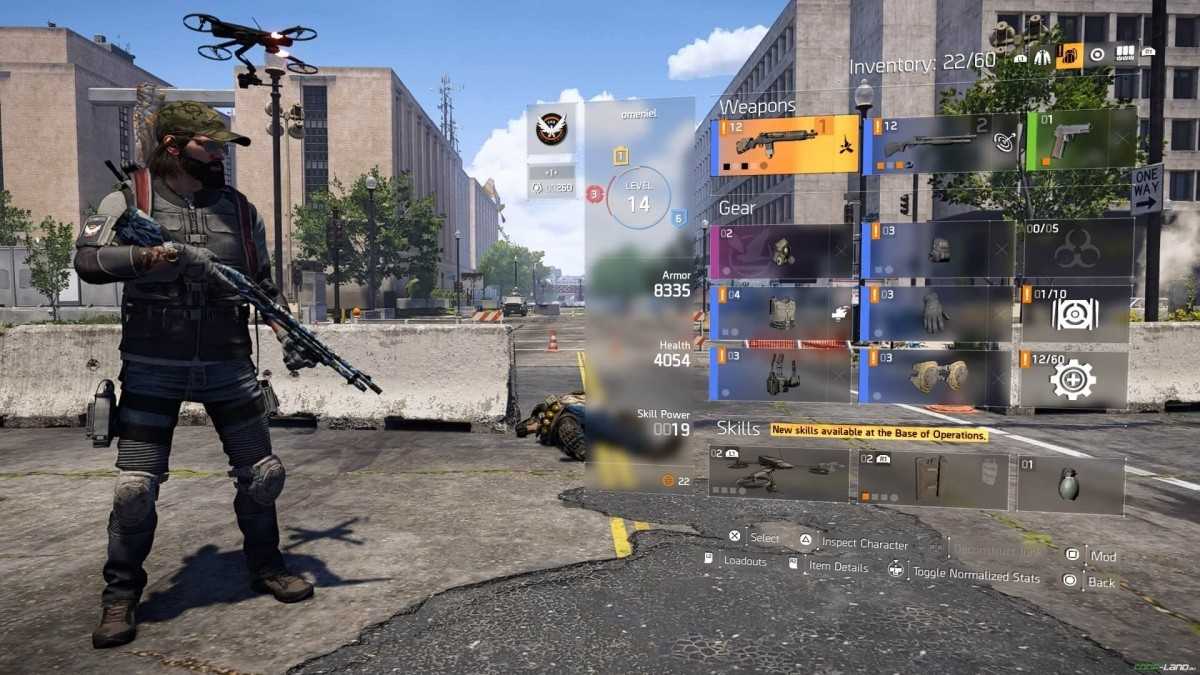Select the drone skill slot
The height and width of the screenshot is (675, 1200).
click(x=779, y=474)
